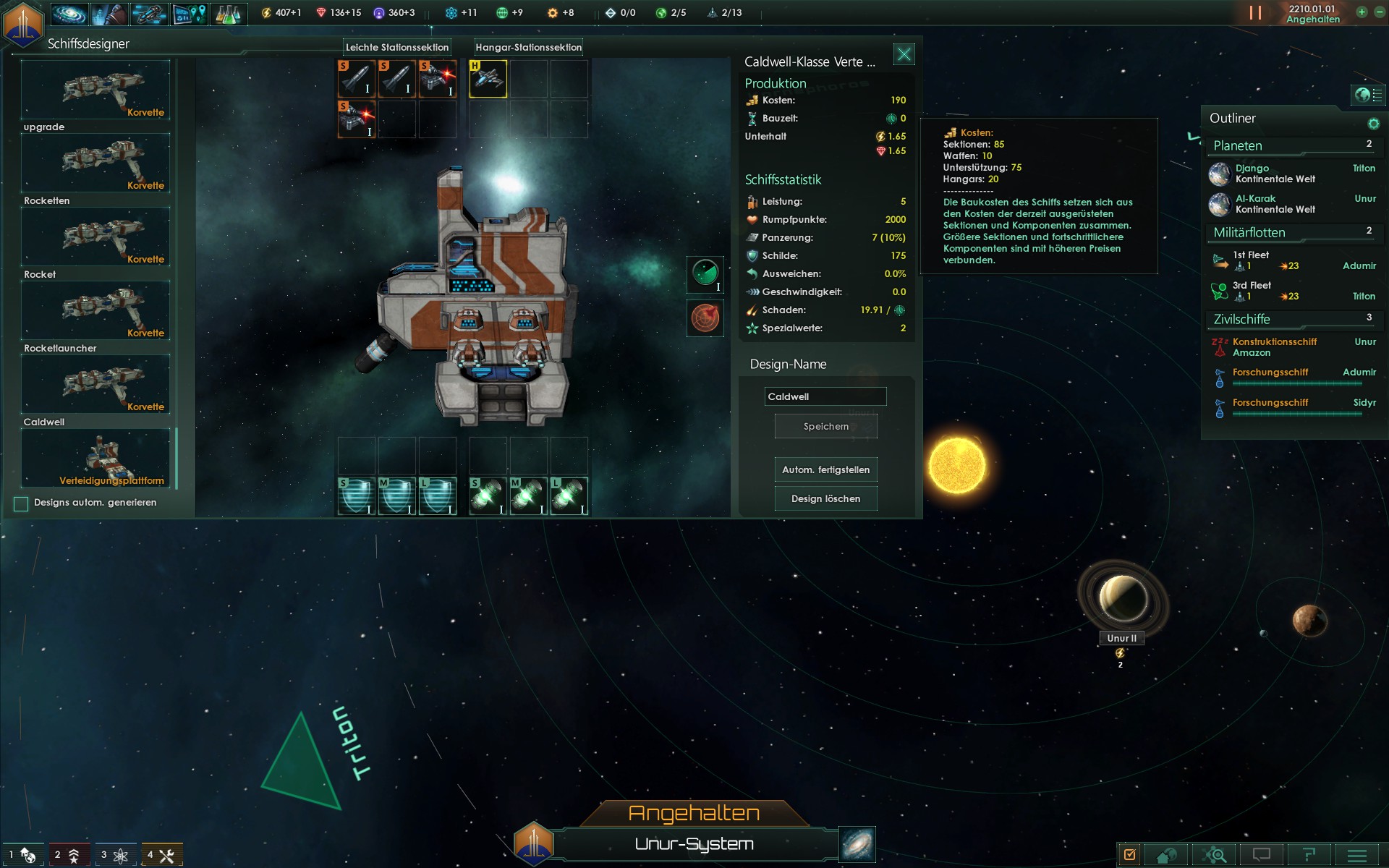Image resolution: width=1389 pixels, height=868 pixels.
Task: Select the Rocketlauncher Korvette design
Action: point(95,383)
